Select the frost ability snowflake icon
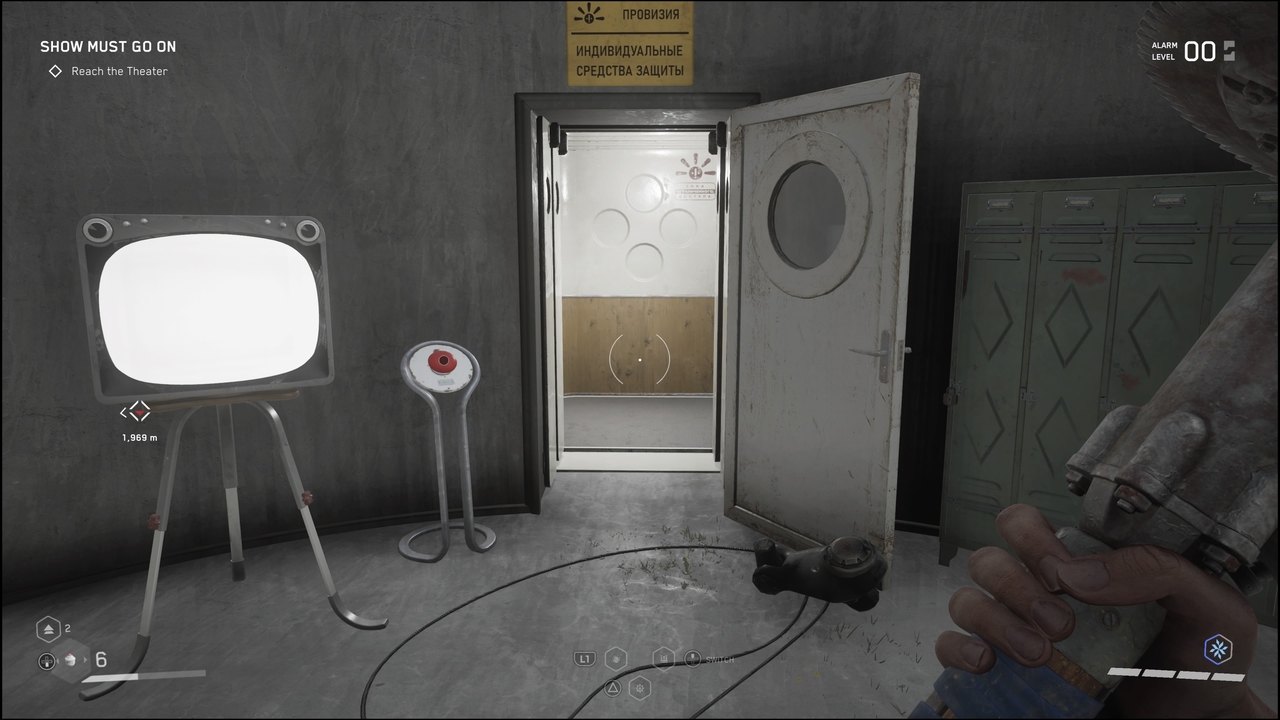 tap(1218, 650)
